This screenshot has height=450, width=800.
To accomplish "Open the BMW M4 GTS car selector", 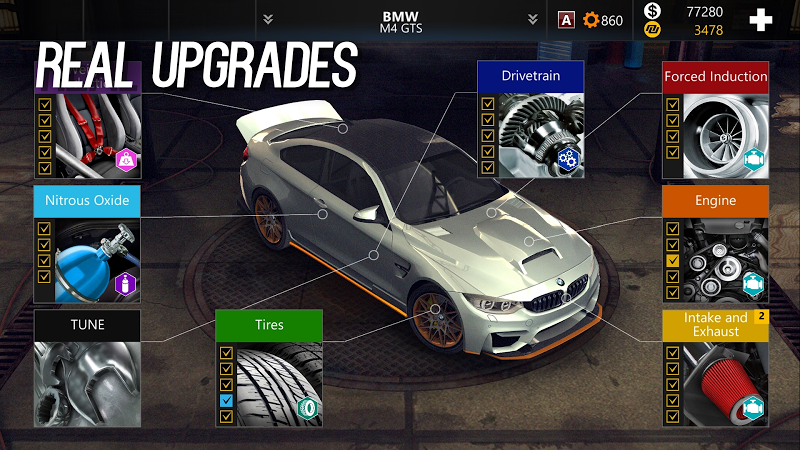I will (402, 20).
